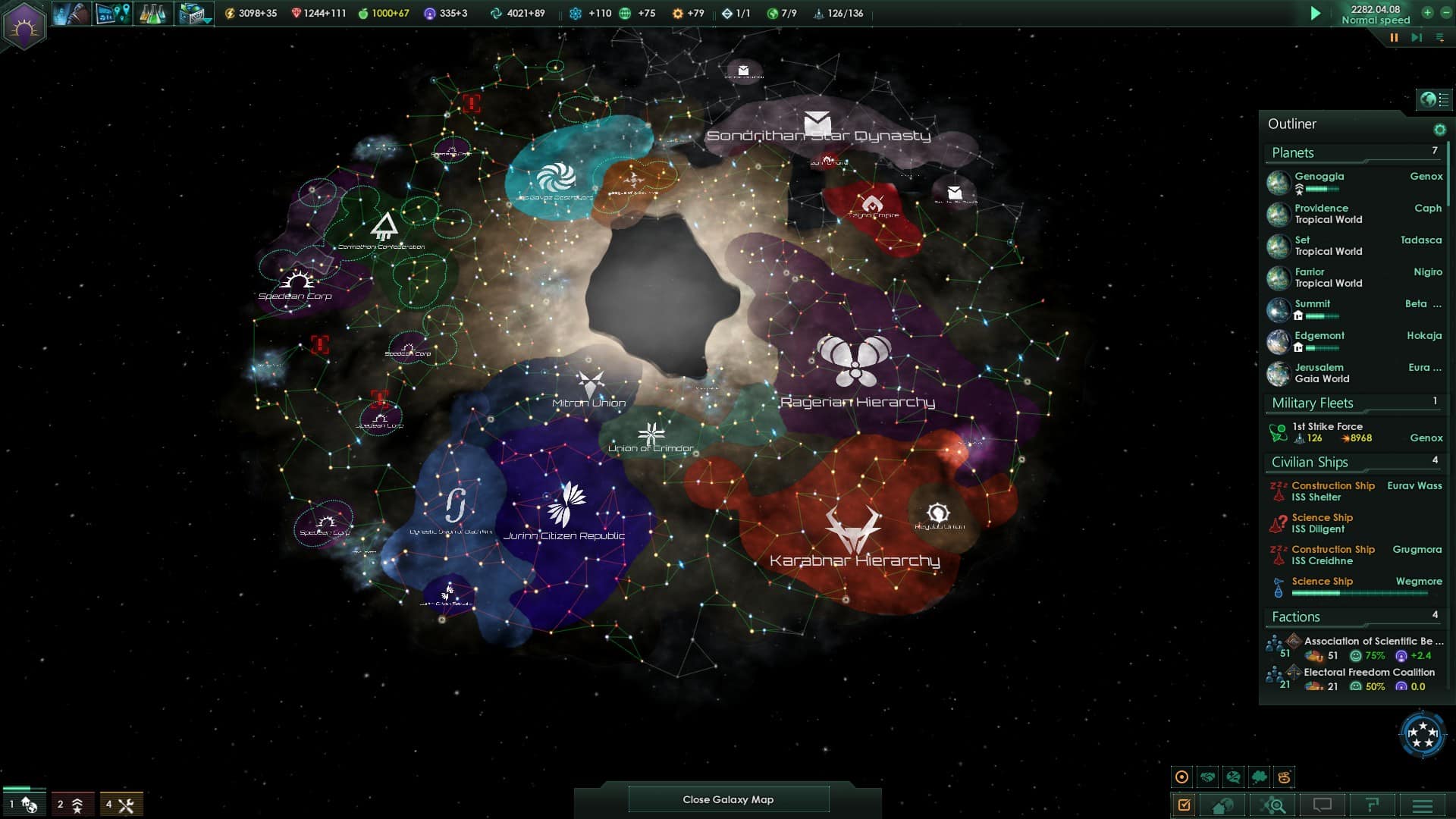
Task: Open the government/contacts panel icon
Action: (x=72, y=13)
